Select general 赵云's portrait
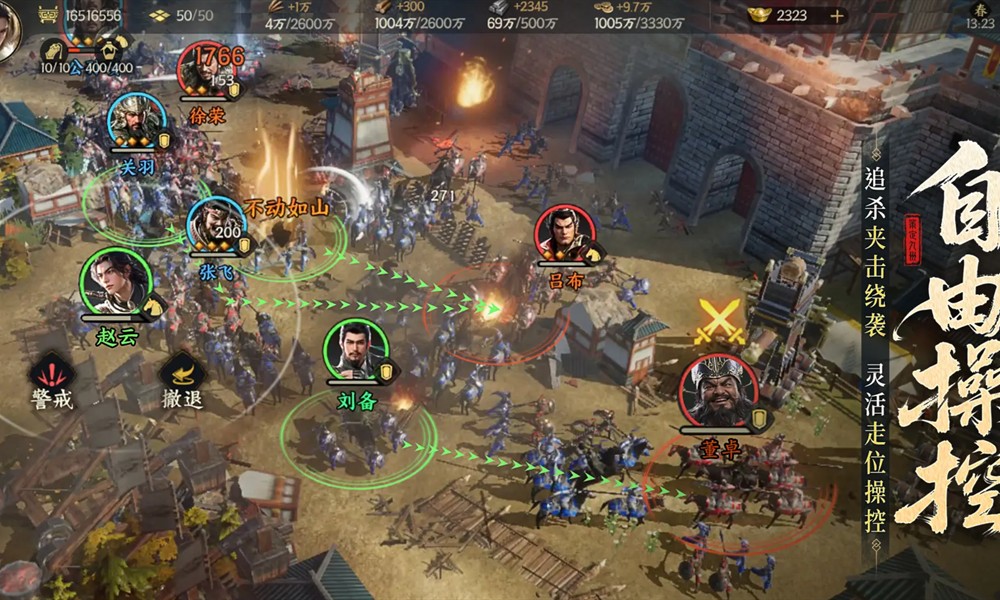This screenshot has width=1000, height=600. pyautogui.click(x=113, y=281)
